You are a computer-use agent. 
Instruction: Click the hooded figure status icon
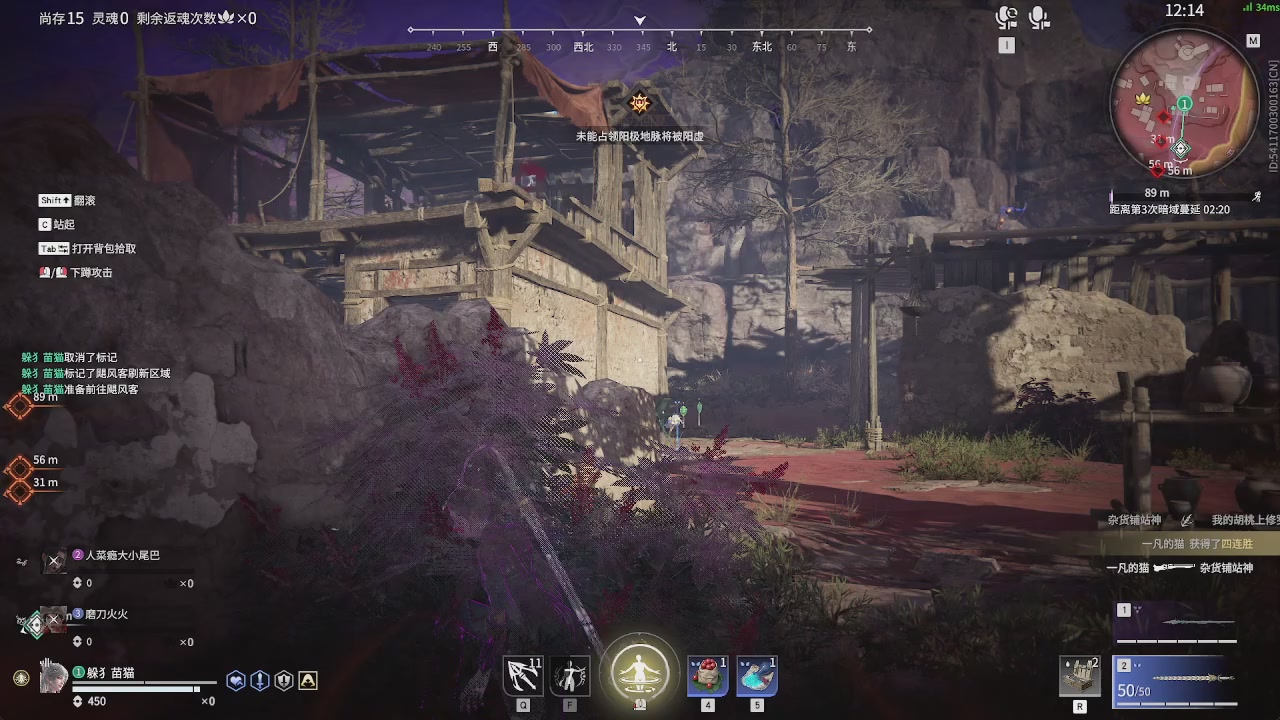(308, 681)
